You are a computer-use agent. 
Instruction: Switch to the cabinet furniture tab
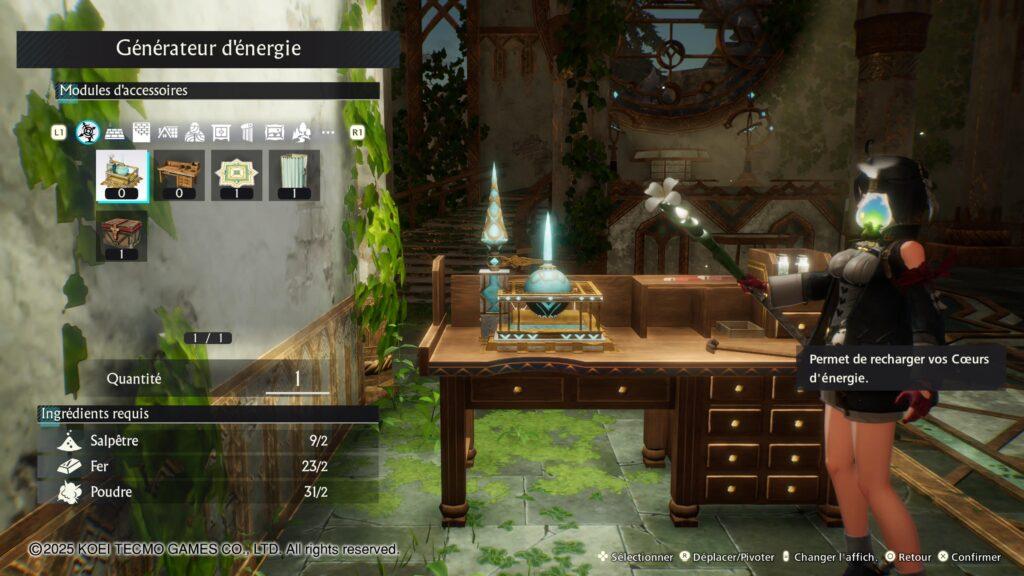click(221, 132)
